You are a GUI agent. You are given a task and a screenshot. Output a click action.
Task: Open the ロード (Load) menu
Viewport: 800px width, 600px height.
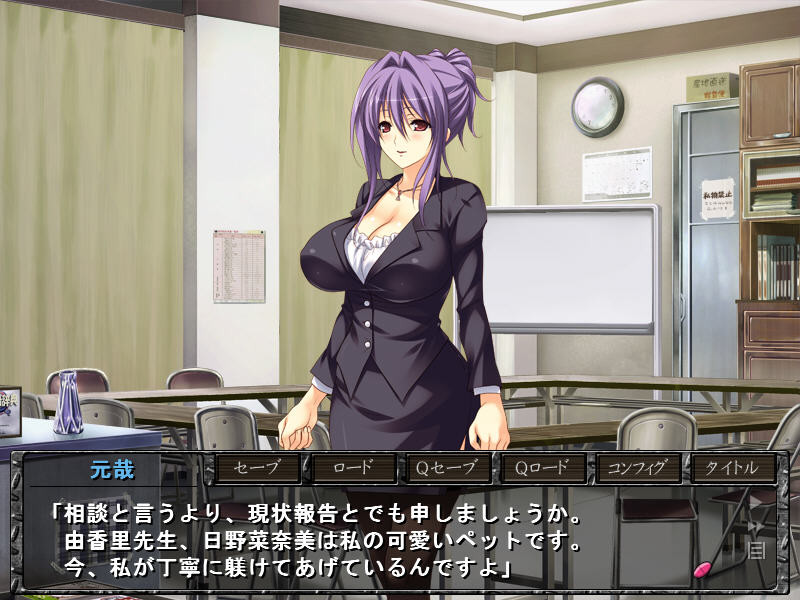coord(352,468)
